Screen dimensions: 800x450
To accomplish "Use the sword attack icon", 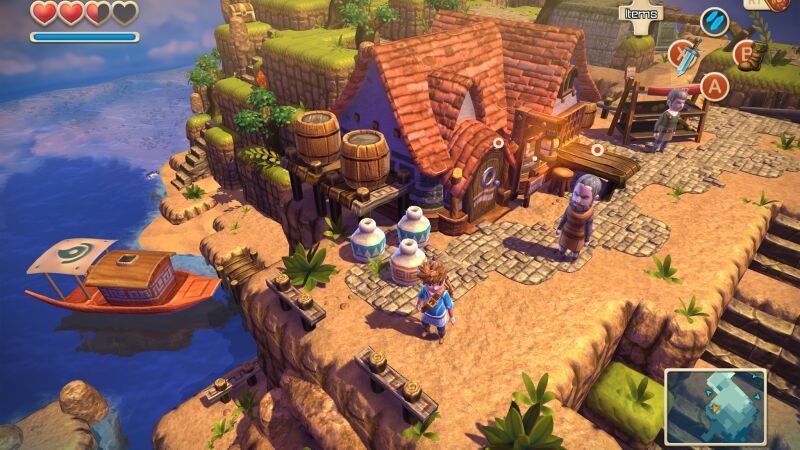I will [x=684, y=55].
